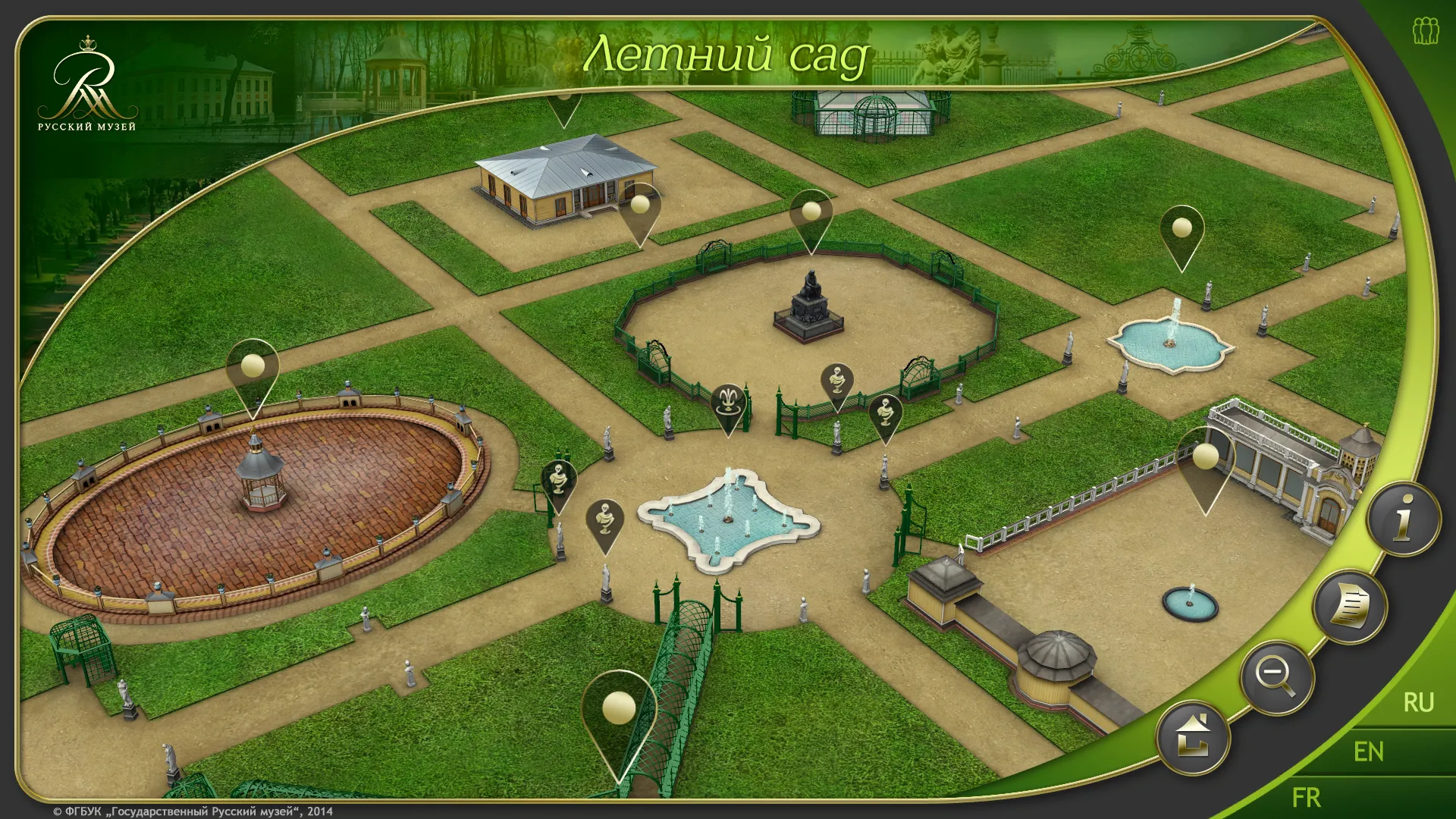Switch language to FR

click(x=1306, y=797)
